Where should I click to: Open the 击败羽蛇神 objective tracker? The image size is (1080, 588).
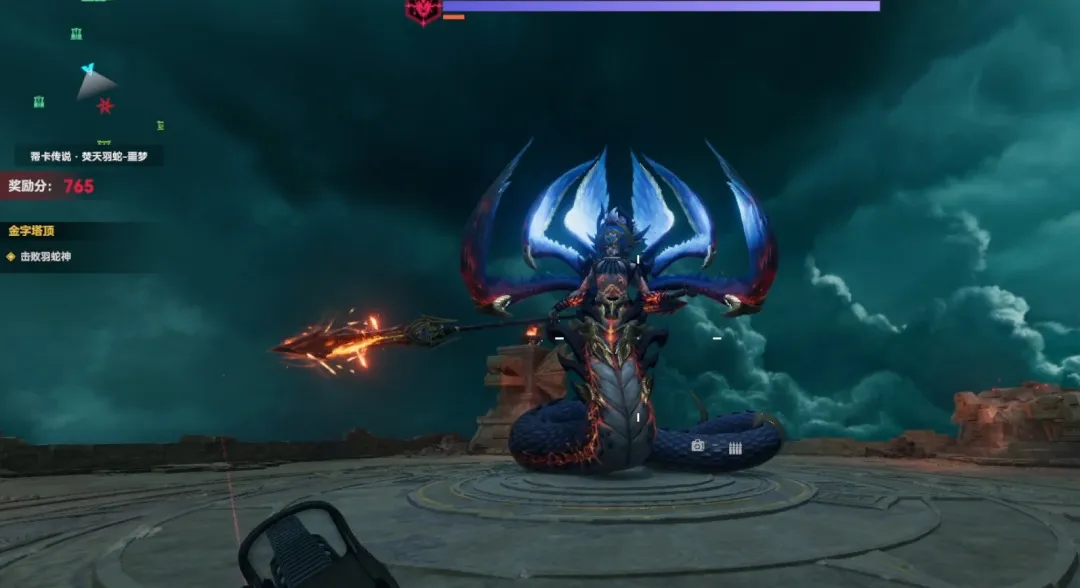click(x=45, y=257)
